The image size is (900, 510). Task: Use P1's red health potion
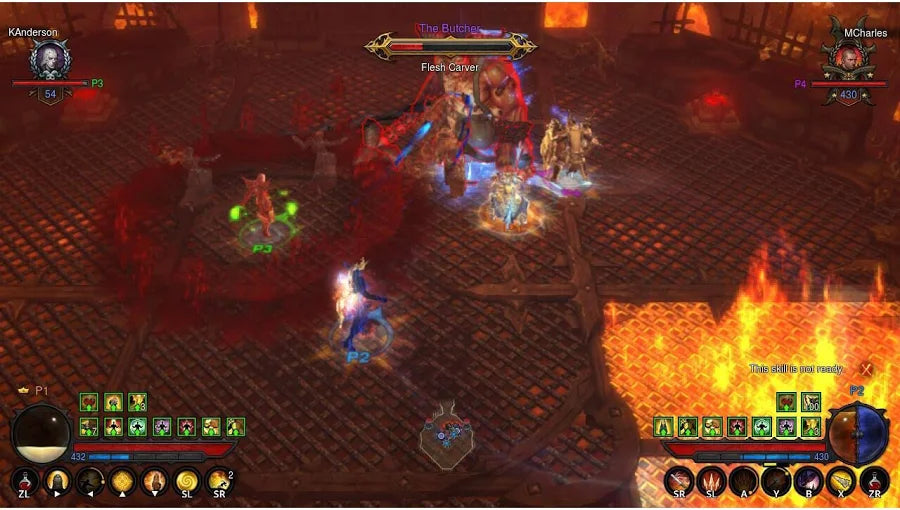click(x=25, y=481)
